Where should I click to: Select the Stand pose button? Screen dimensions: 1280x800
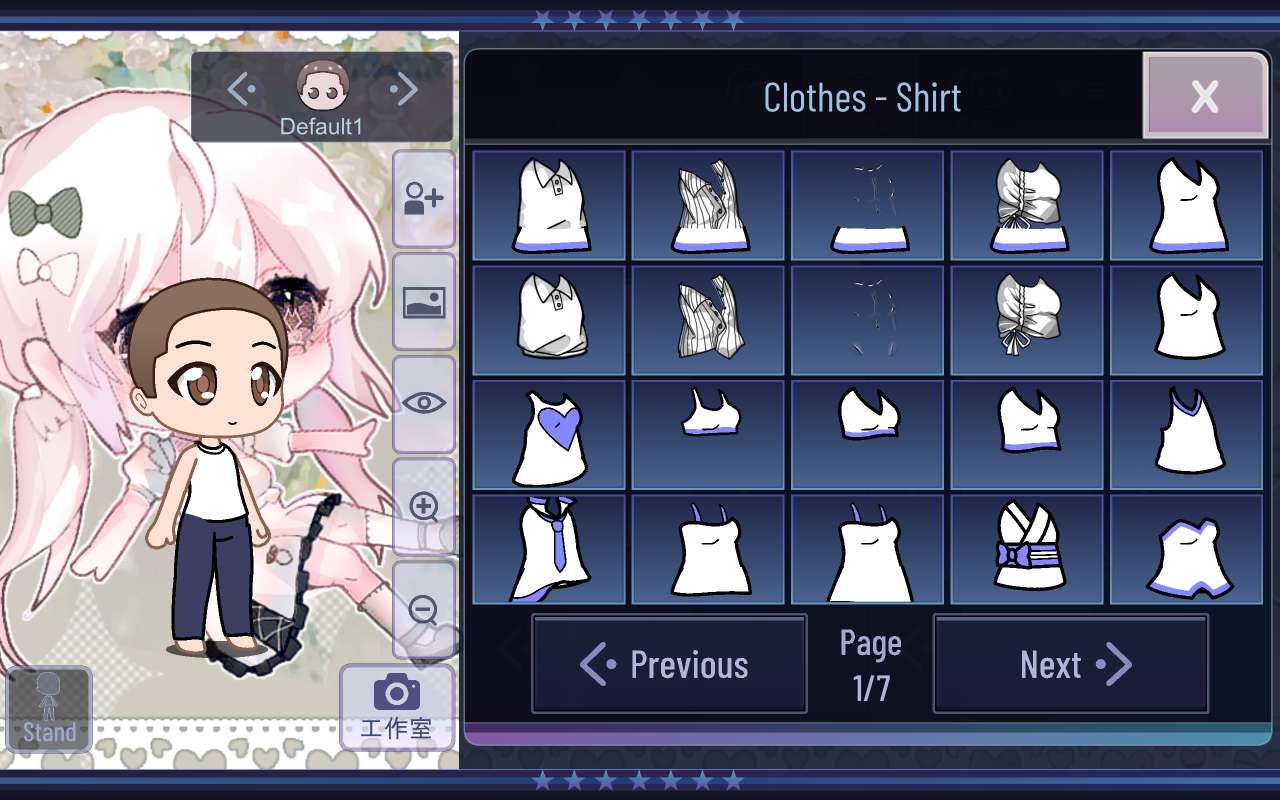[49, 709]
